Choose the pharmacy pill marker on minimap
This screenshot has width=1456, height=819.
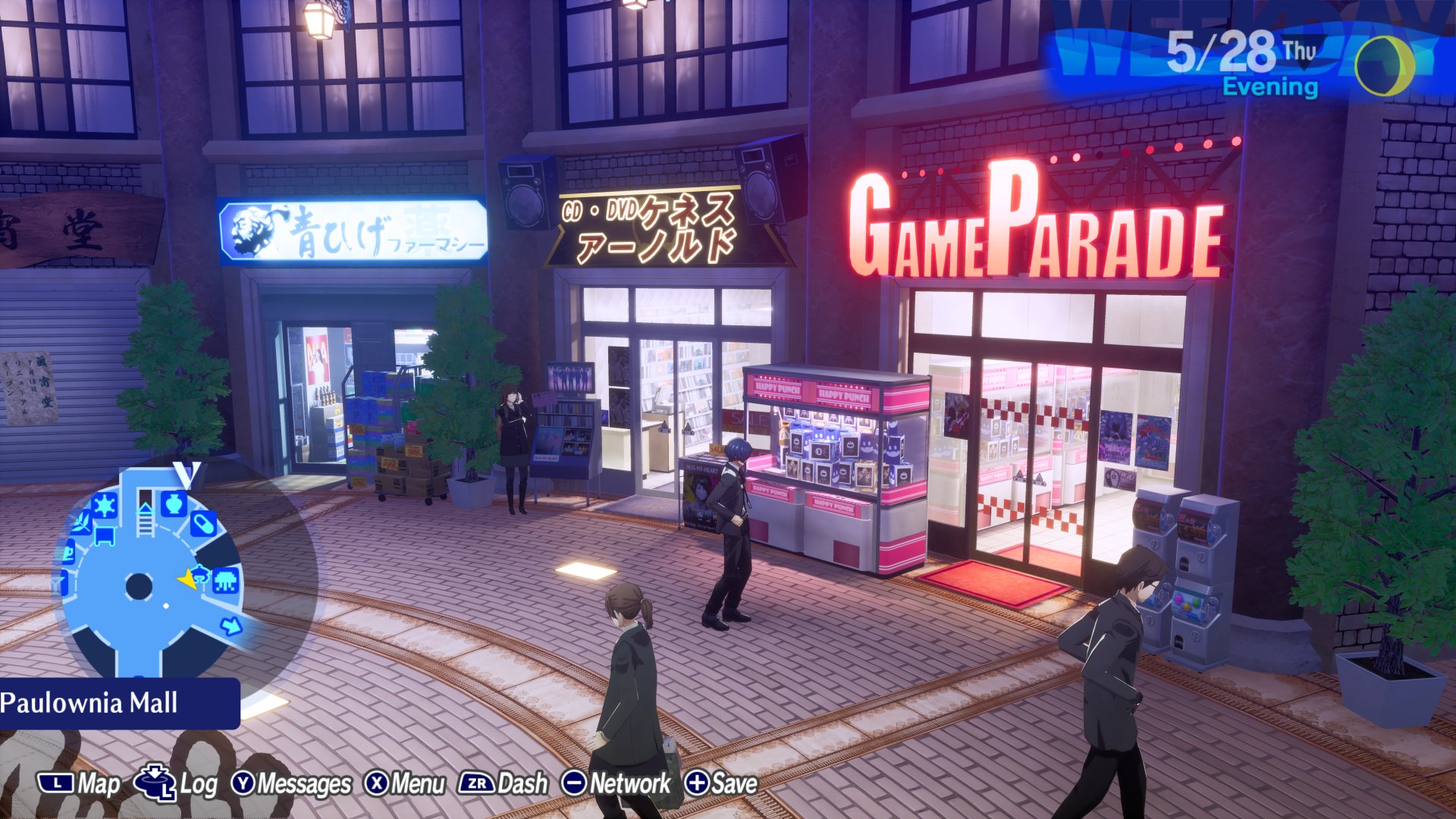tap(203, 523)
